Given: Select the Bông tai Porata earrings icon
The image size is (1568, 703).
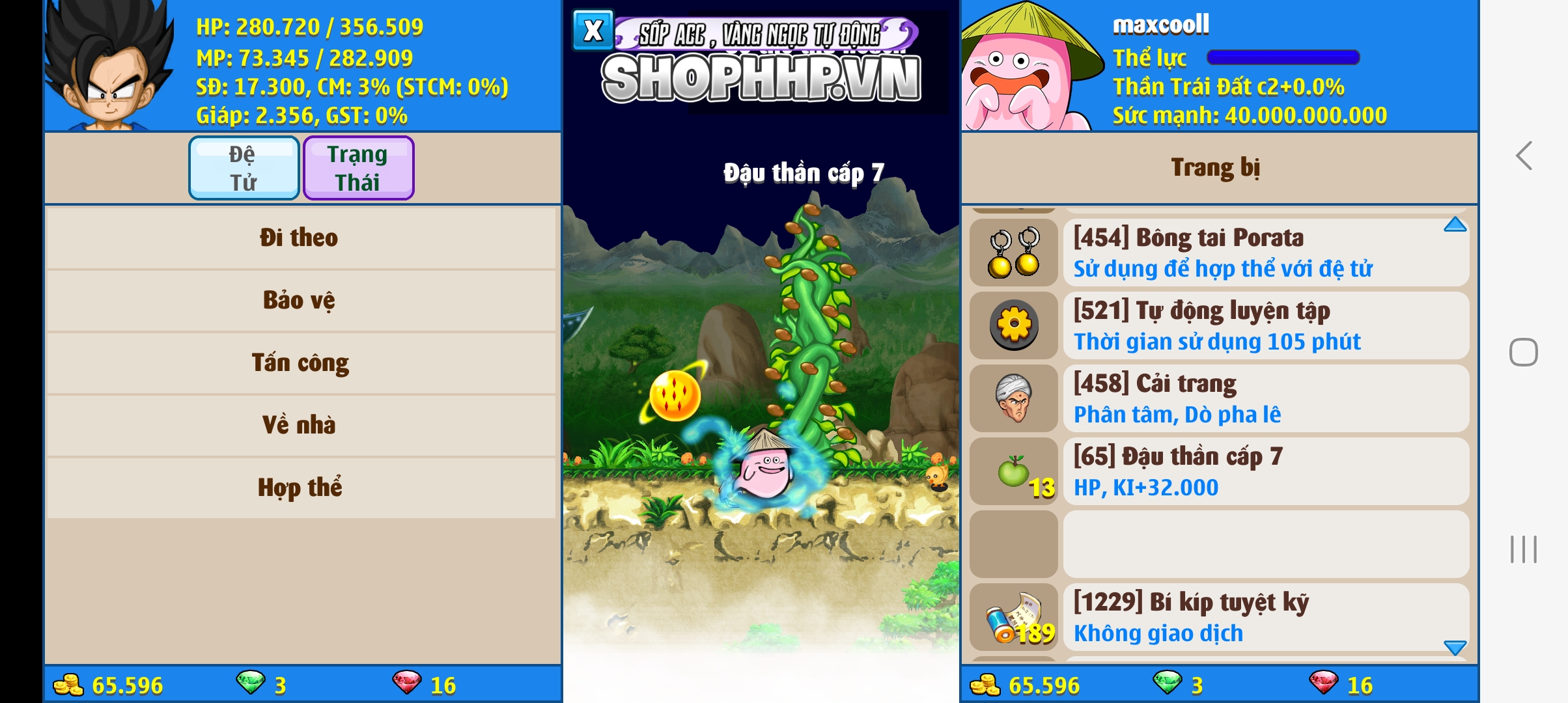Looking at the screenshot, I should [x=1014, y=253].
